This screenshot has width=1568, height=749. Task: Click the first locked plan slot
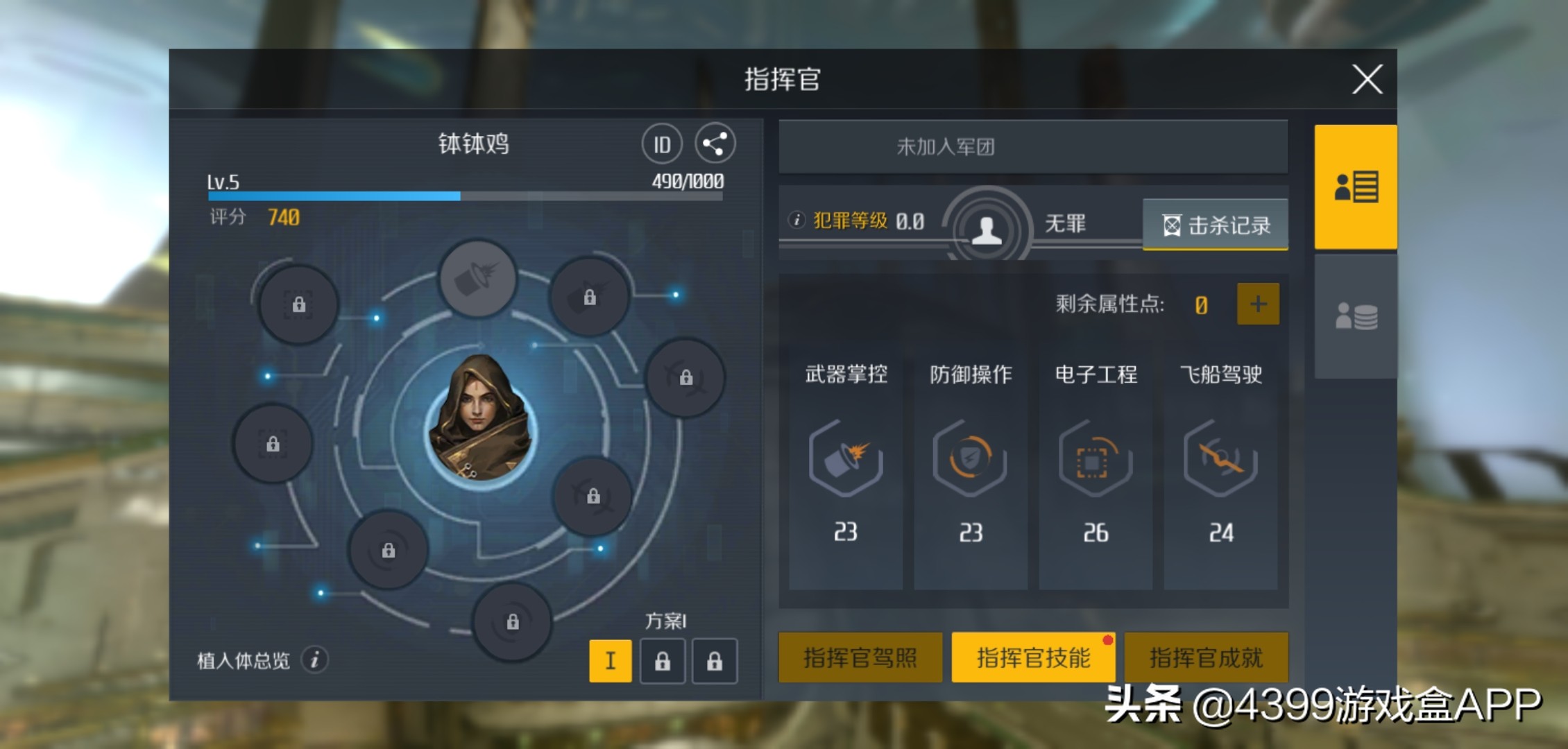click(x=663, y=661)
